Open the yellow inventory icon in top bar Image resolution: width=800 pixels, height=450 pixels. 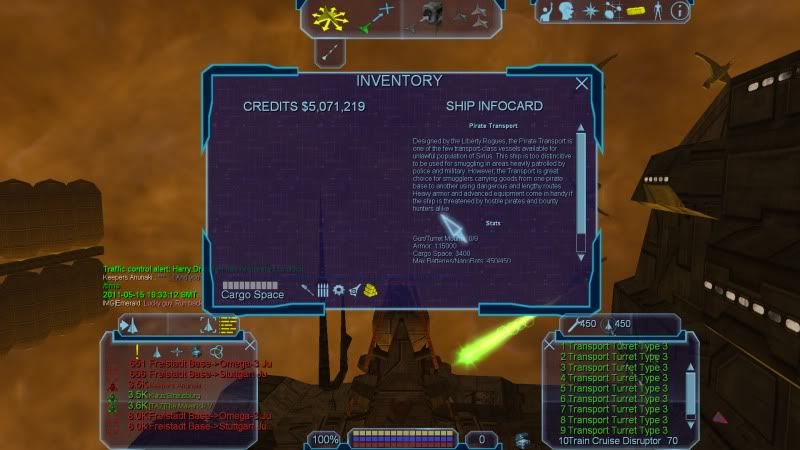(635, 12)
